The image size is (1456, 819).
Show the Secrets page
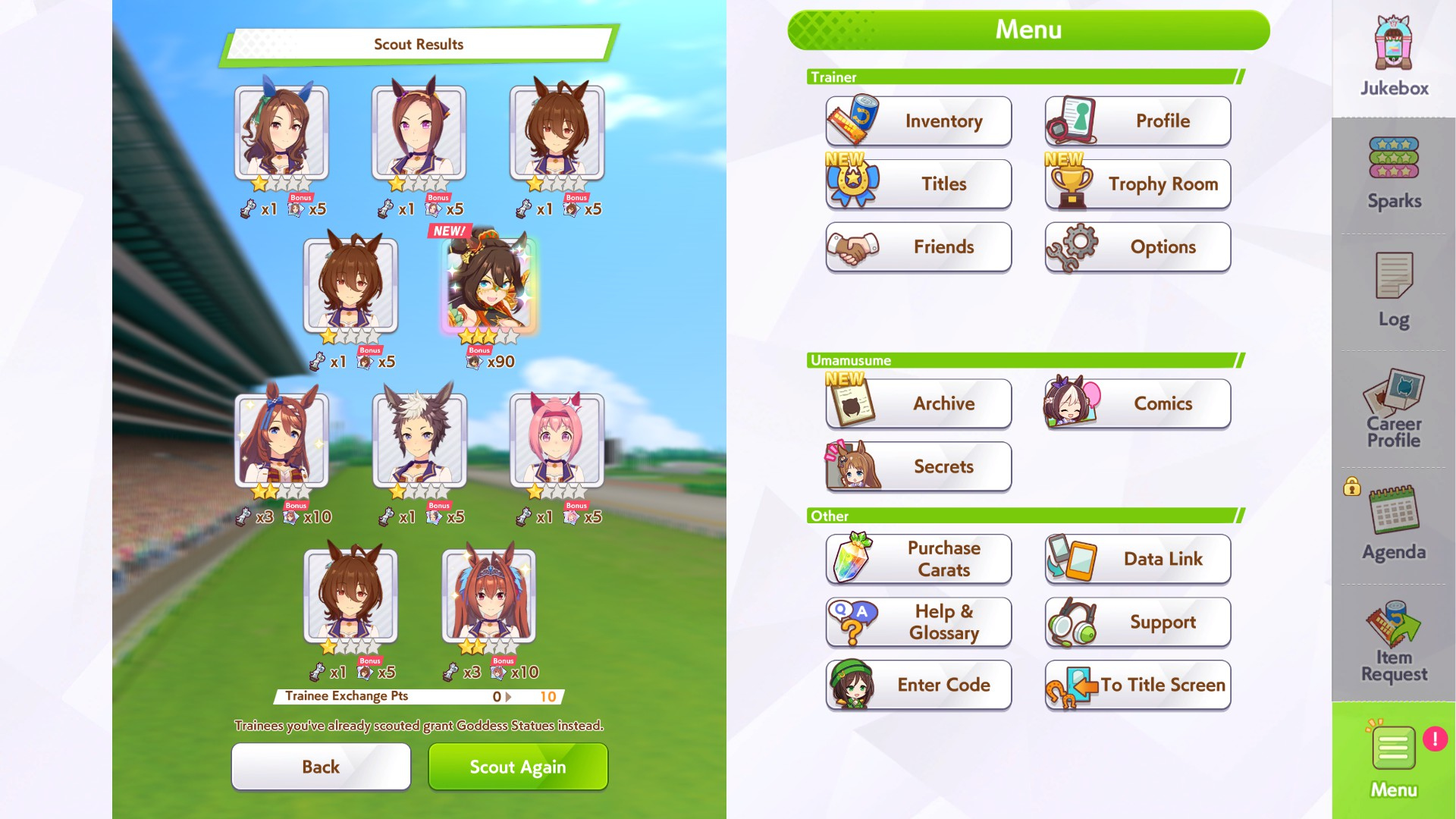coord(918,466)
